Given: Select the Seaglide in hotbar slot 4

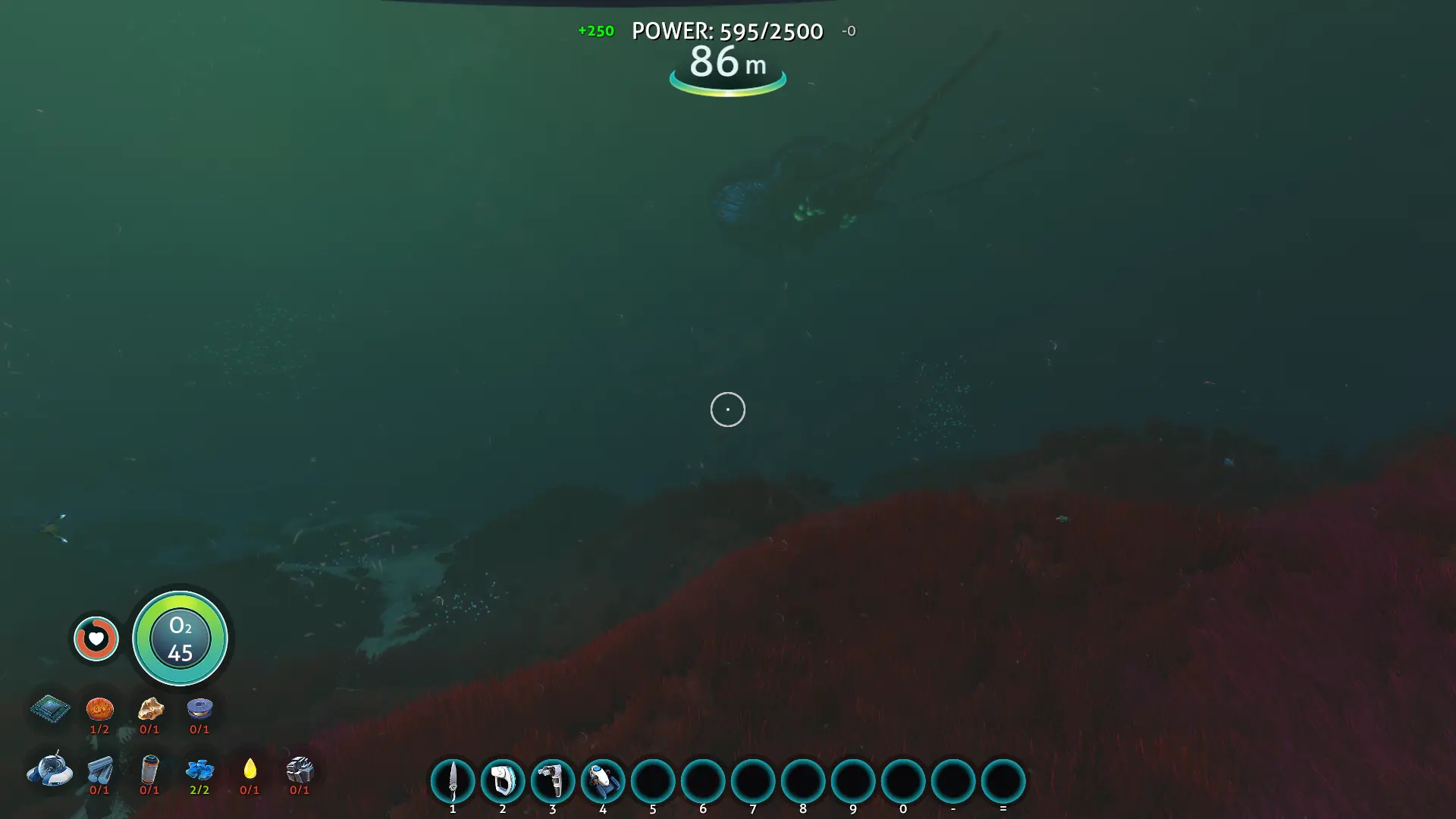Looking at the screenshot, I should pos(603,782).
